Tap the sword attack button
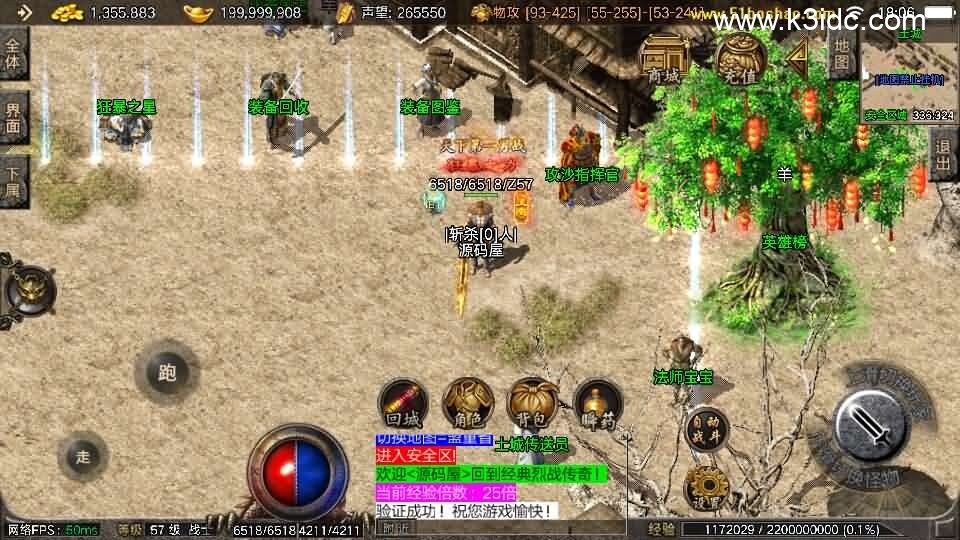Screen dimensions: 960x540 point(870,425)
